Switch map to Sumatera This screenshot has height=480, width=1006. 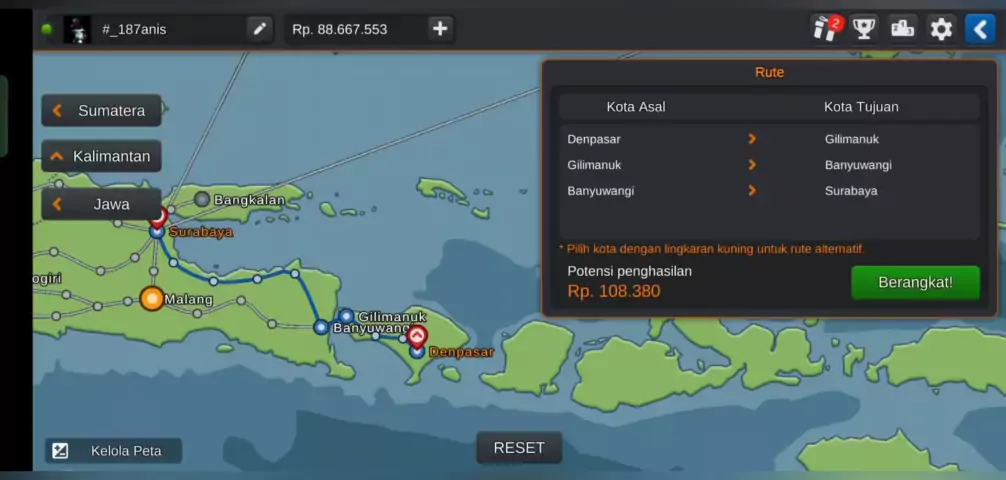101,110
